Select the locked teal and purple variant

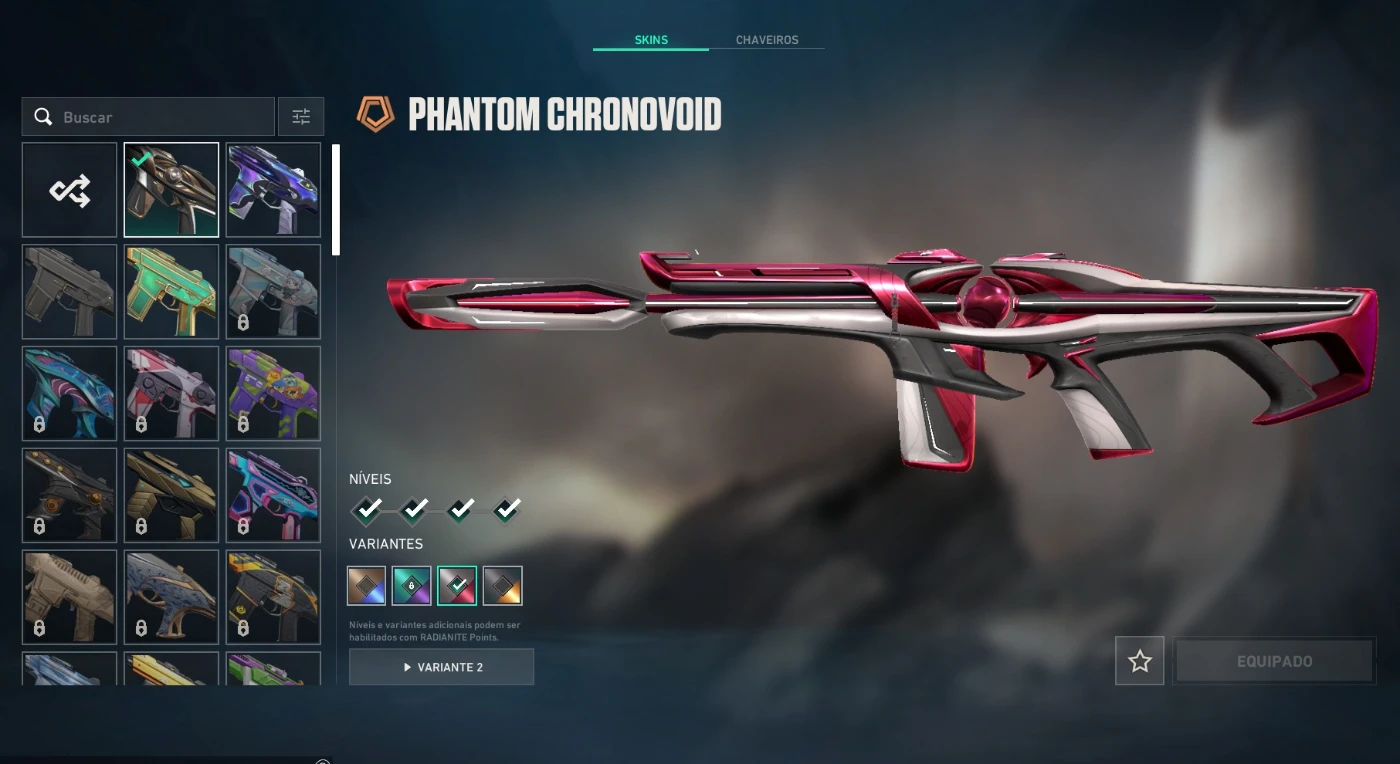point(412,586)
